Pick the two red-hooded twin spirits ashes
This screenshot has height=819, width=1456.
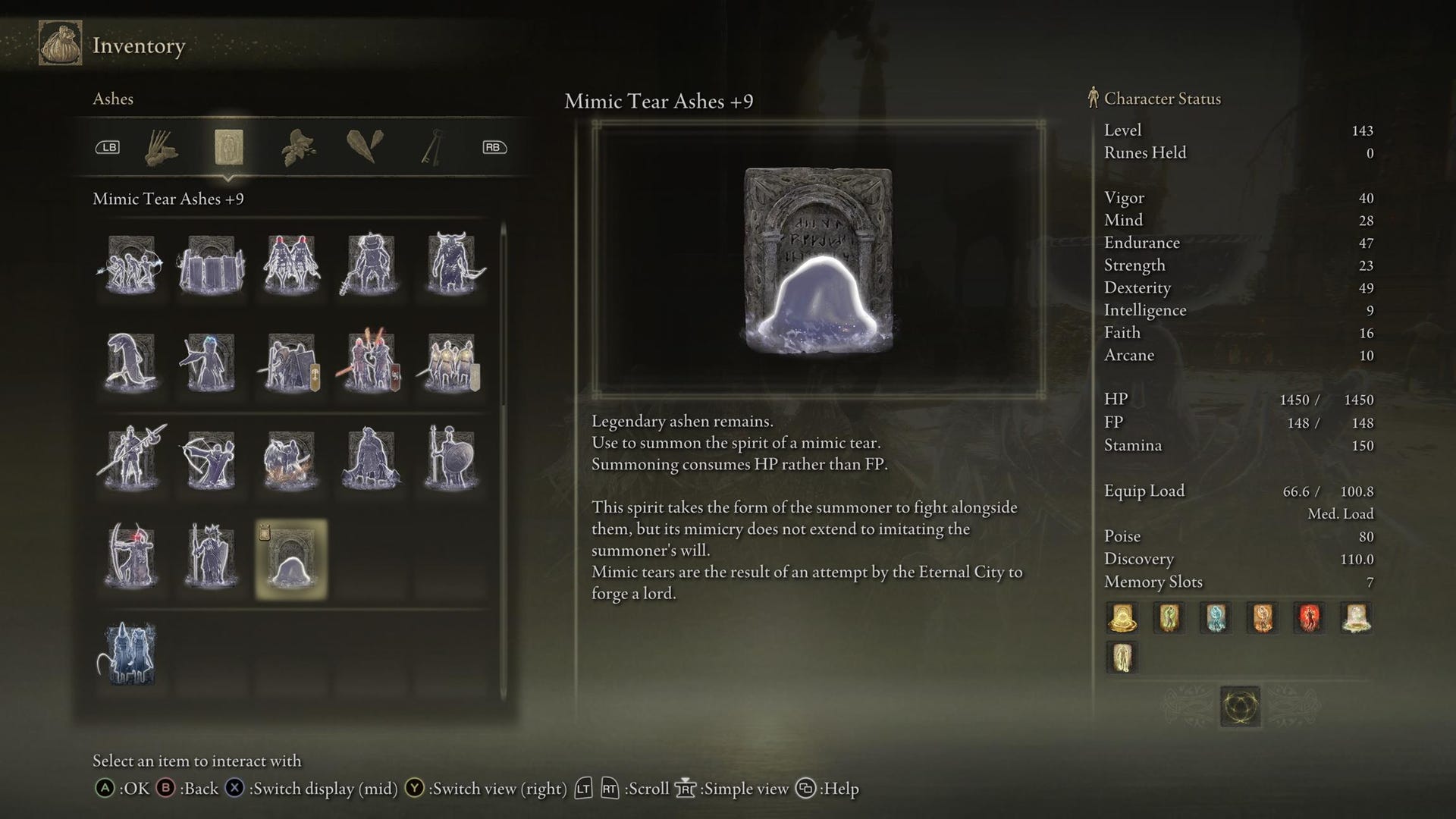click(x=291, y=265)
